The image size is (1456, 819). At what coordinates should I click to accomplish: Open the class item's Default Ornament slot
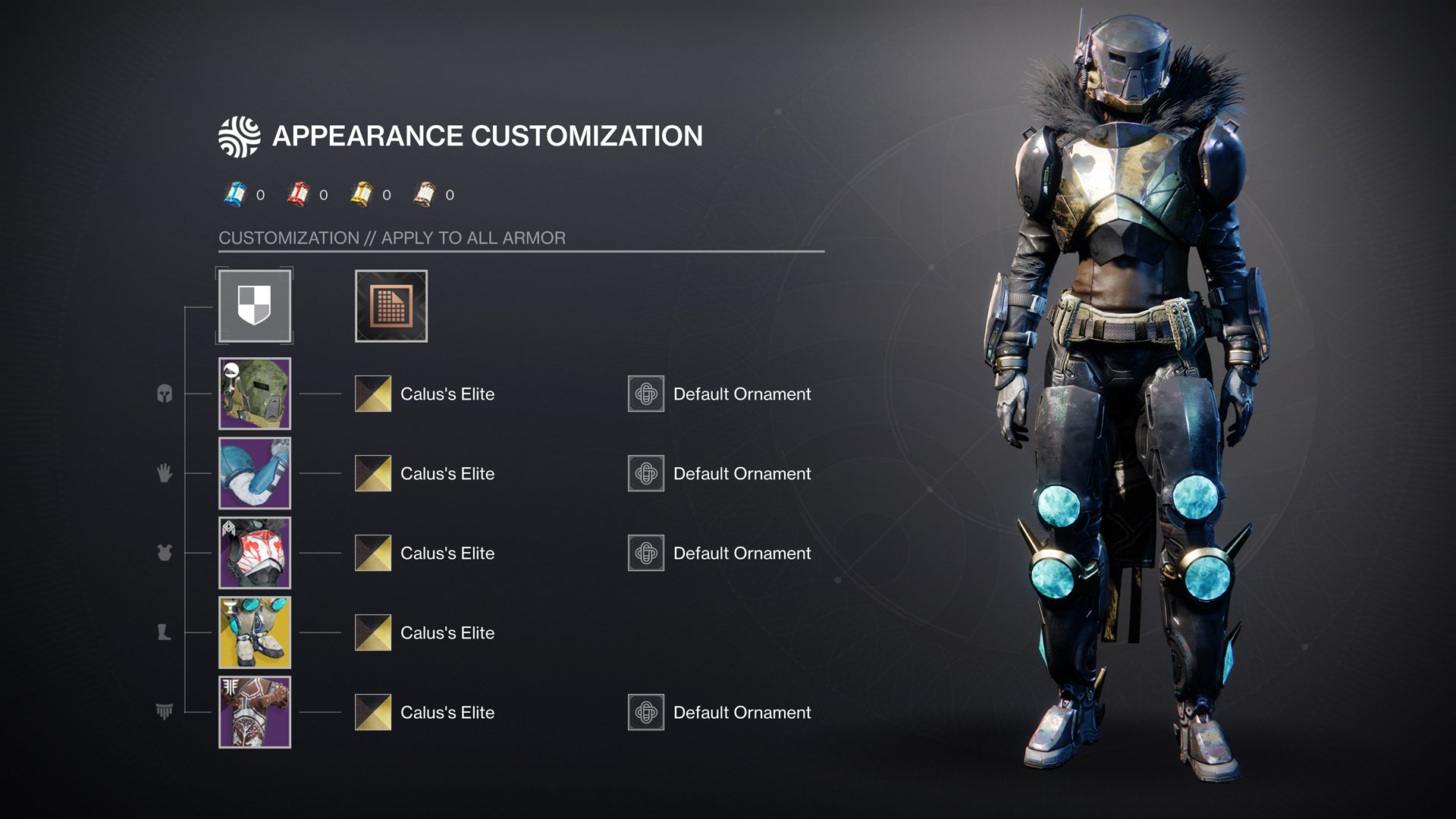coord(646,712)
